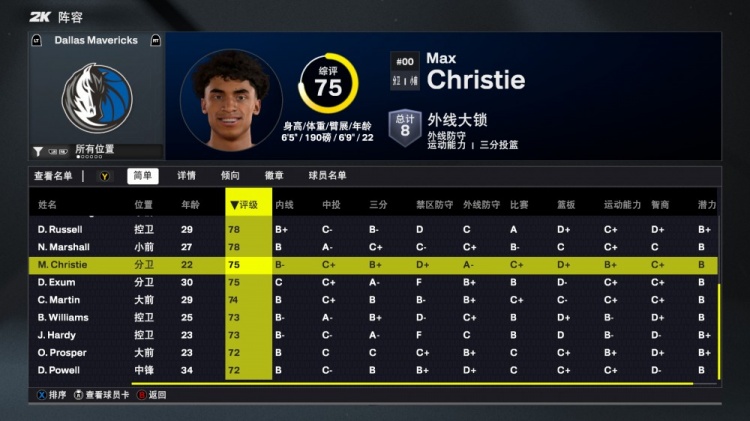Click the Dallas Mavericks team selector
This screenshot has width=750, height=421.
click(x=96, y=40)
